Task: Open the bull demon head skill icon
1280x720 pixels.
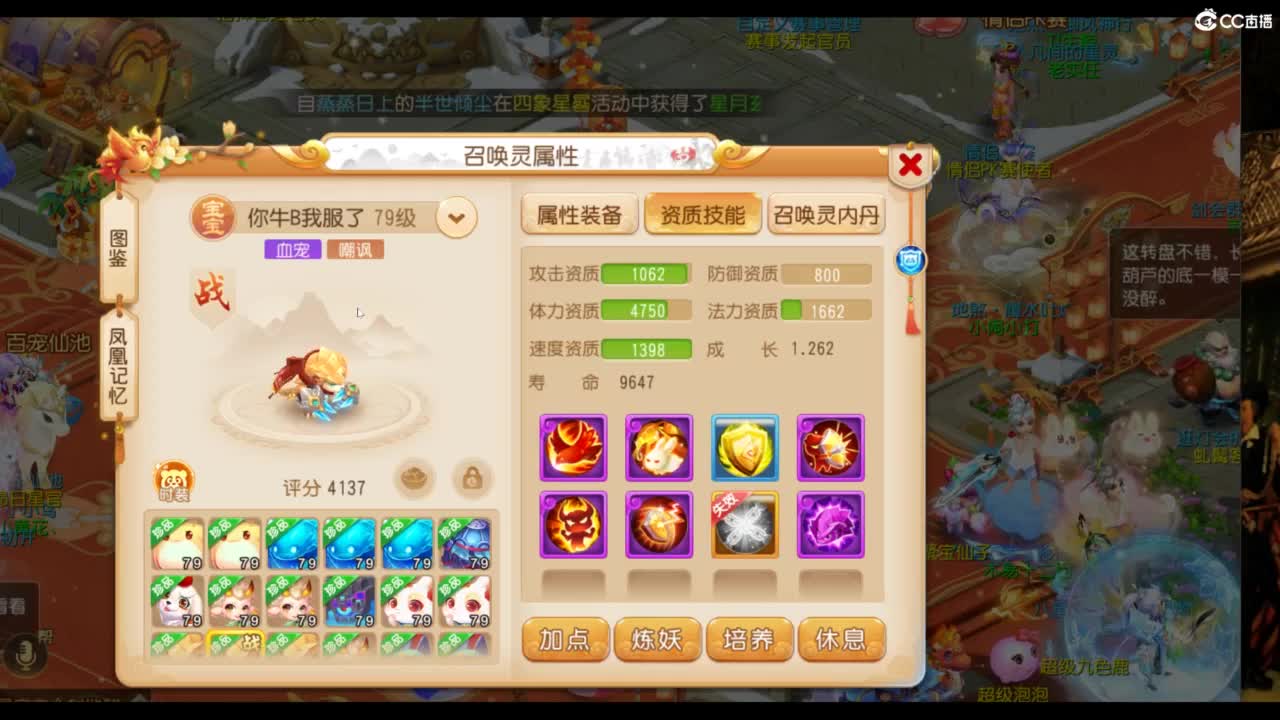Action: [572, 524]
